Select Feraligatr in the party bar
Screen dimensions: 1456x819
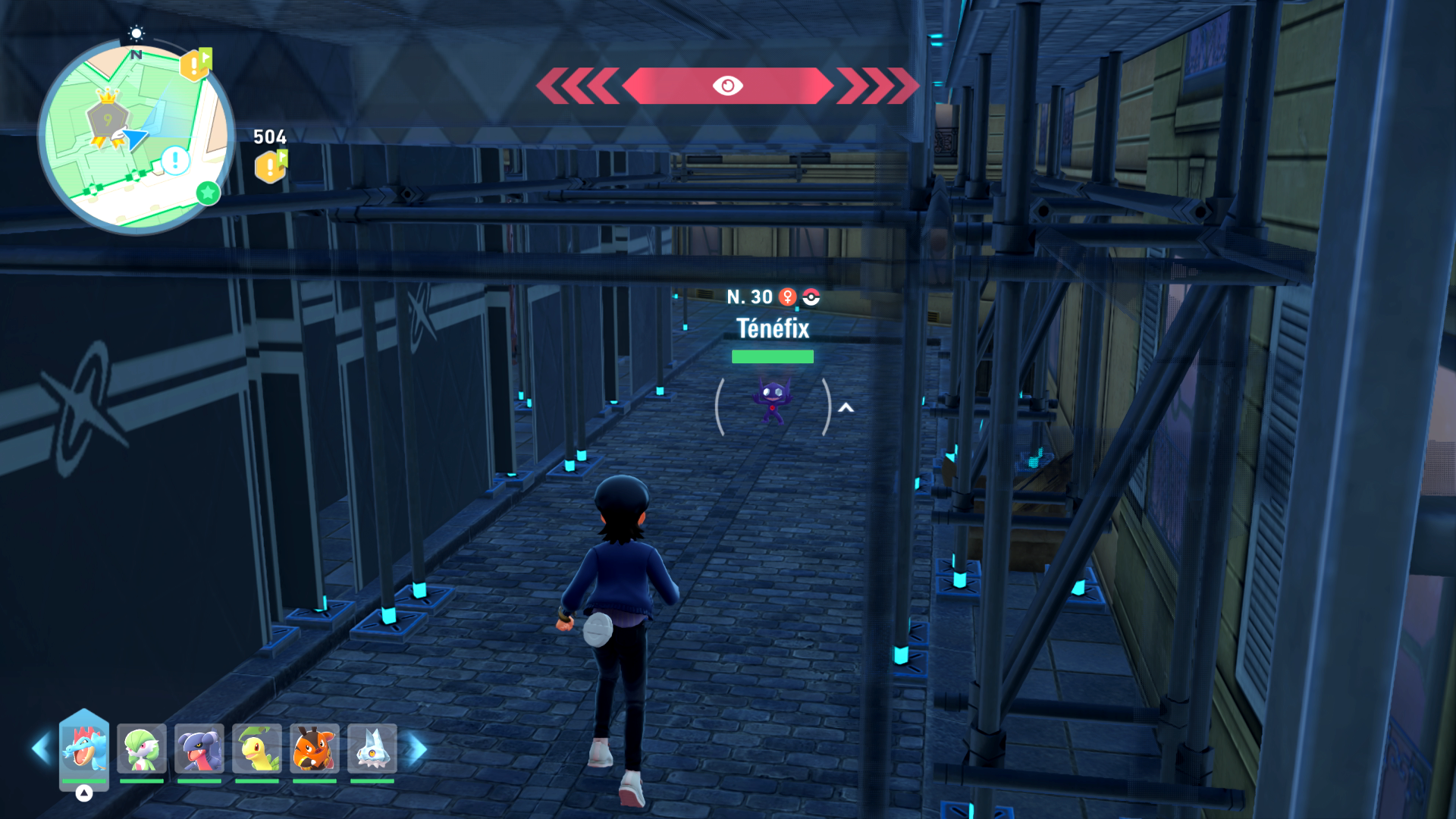pyautogui.click(x=84, y=748)
